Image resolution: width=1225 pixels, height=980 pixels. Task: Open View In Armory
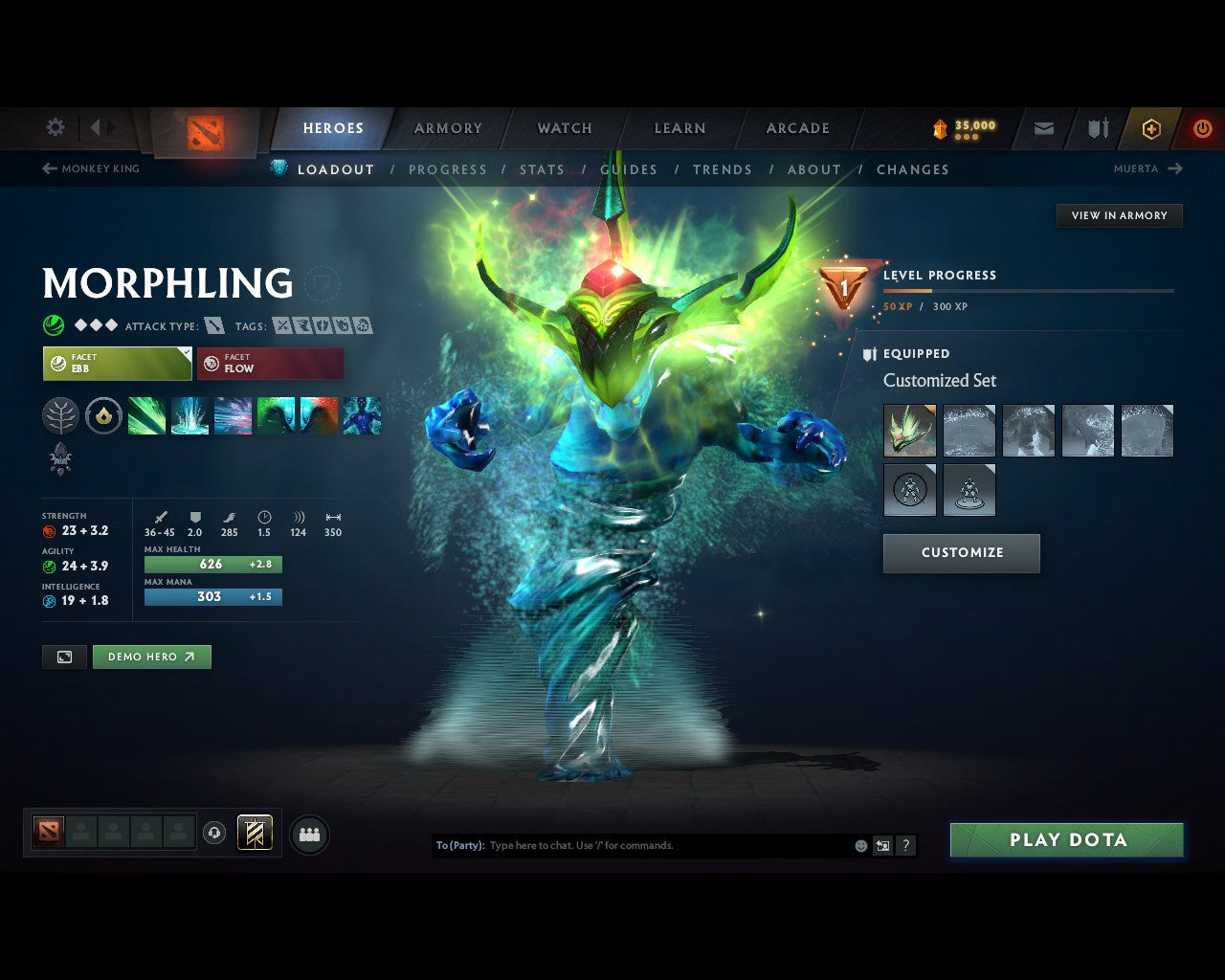(1119, 215)
